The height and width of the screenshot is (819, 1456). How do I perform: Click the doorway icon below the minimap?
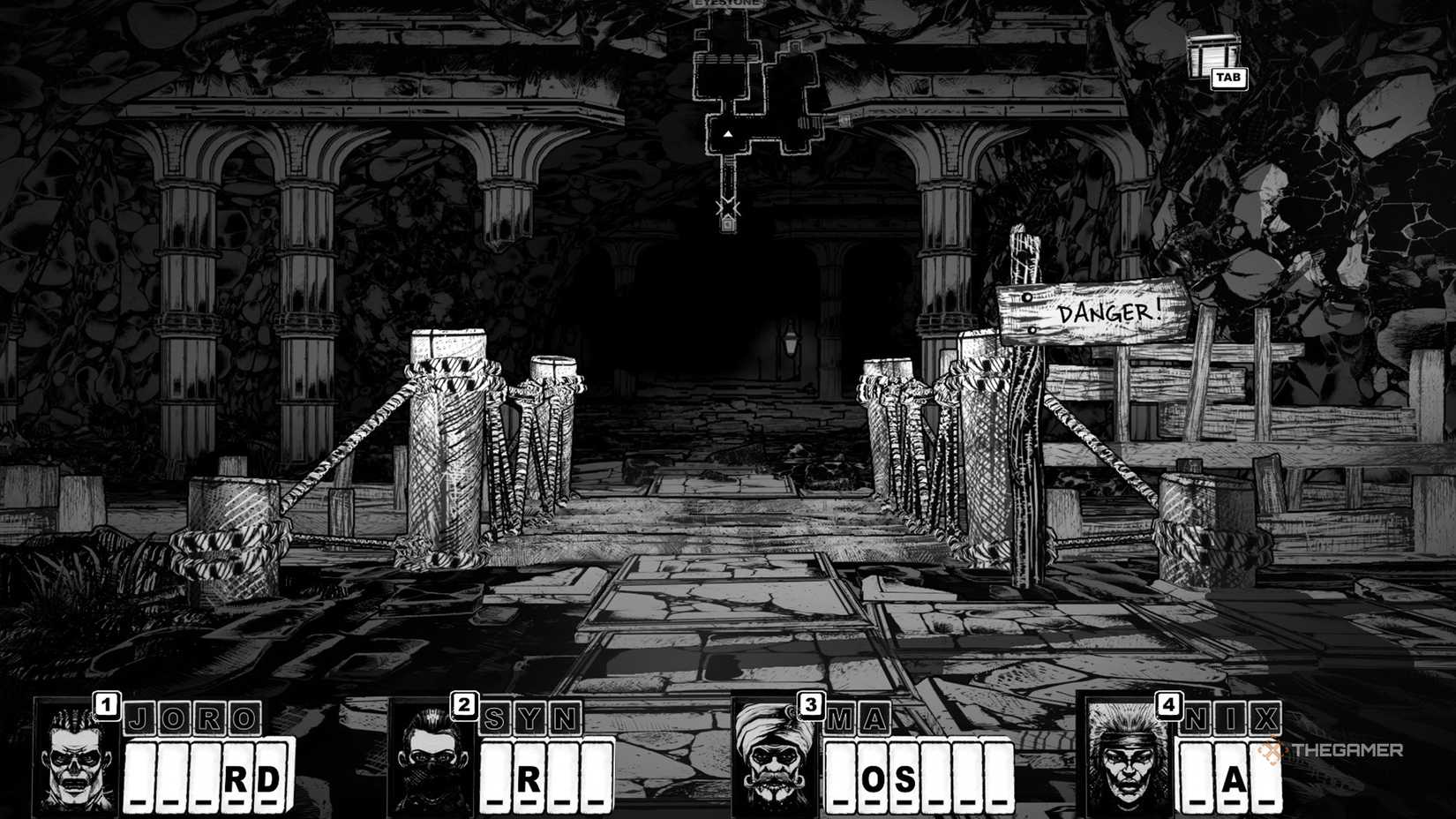727,226
